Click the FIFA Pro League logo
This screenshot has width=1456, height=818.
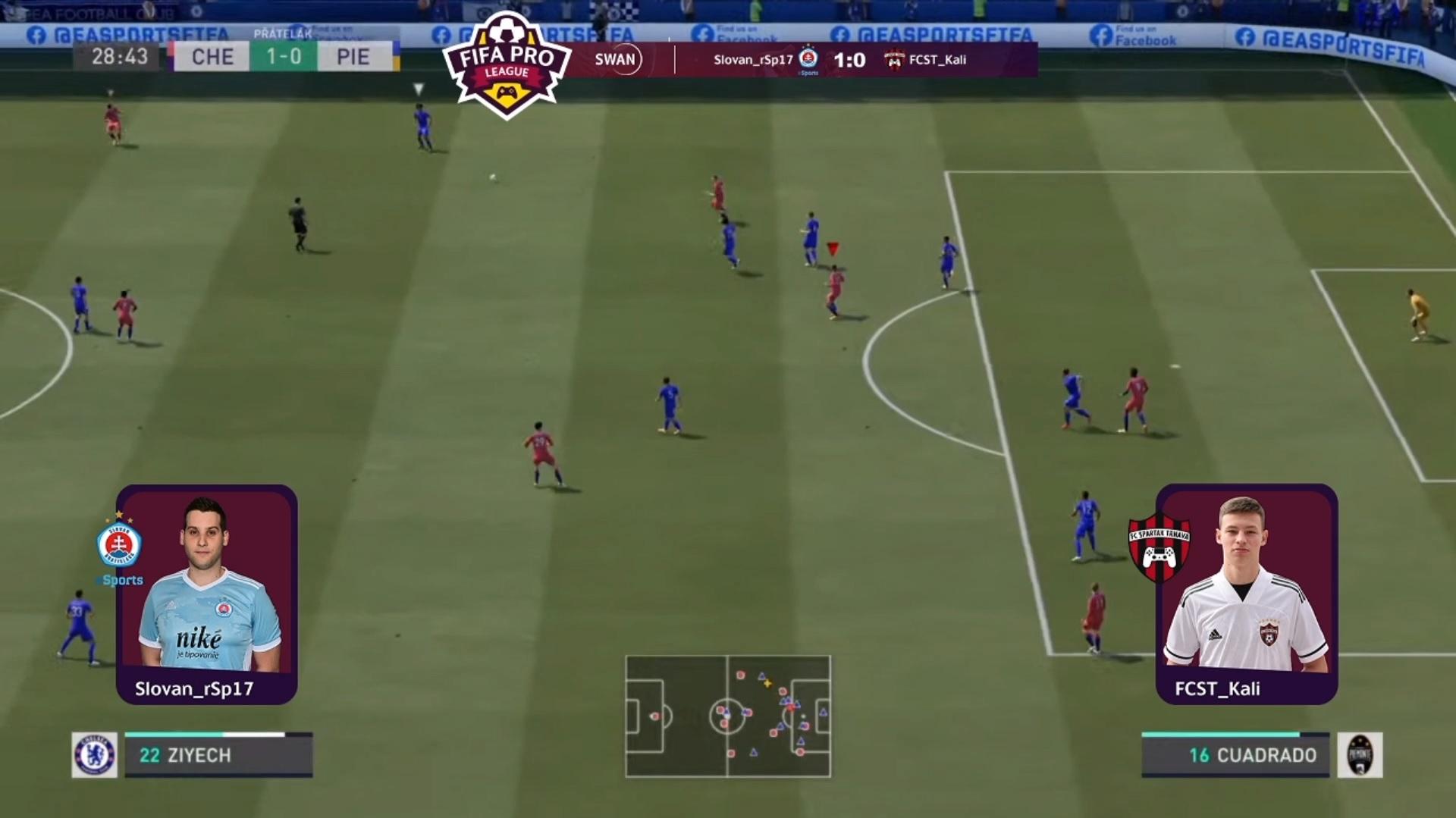pos(507,65)
